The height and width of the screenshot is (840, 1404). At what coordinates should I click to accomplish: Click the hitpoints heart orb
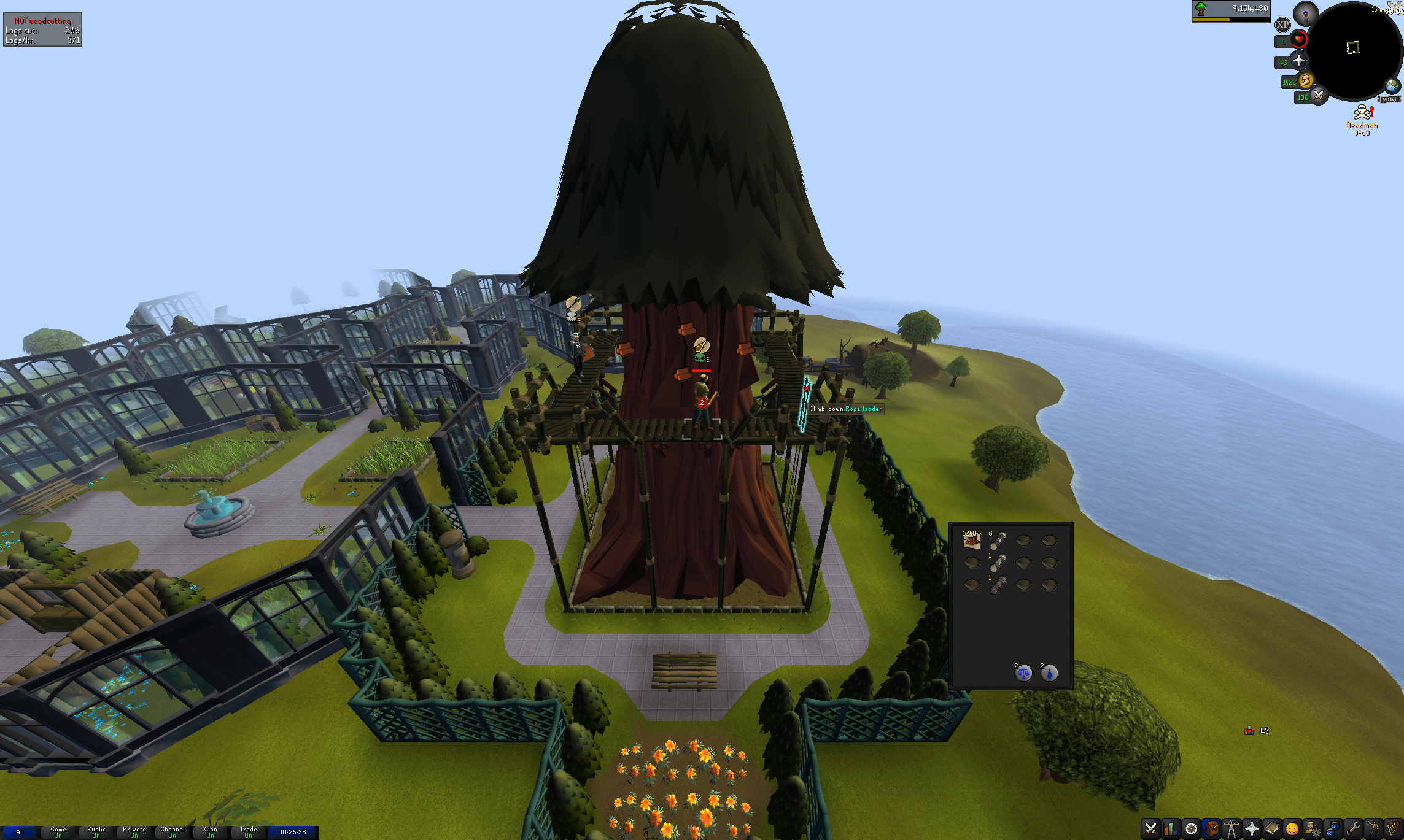coord(1298,40)
